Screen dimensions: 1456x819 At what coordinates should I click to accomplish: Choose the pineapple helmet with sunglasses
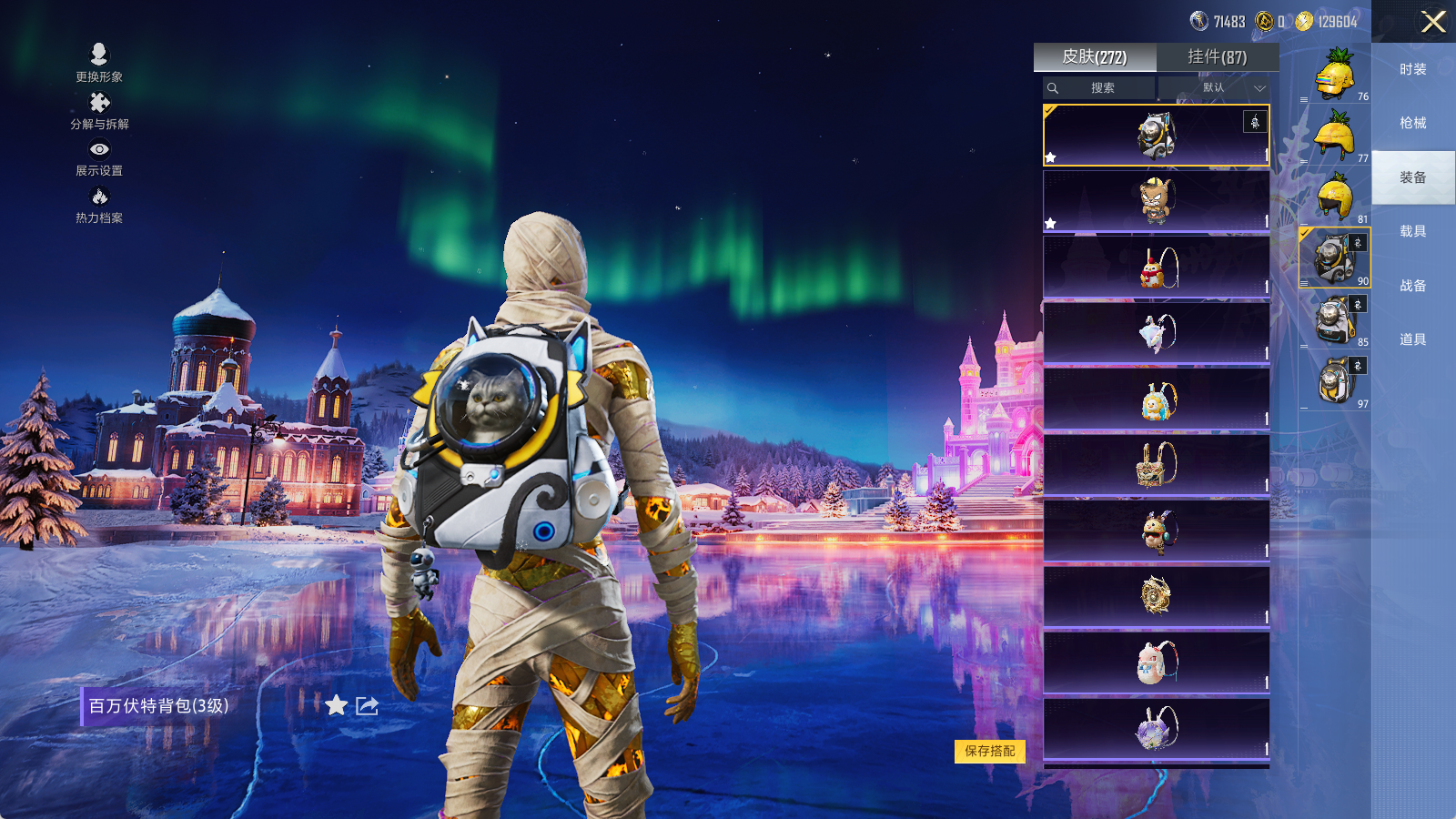pyautogui.click(x=1335, y=75)
